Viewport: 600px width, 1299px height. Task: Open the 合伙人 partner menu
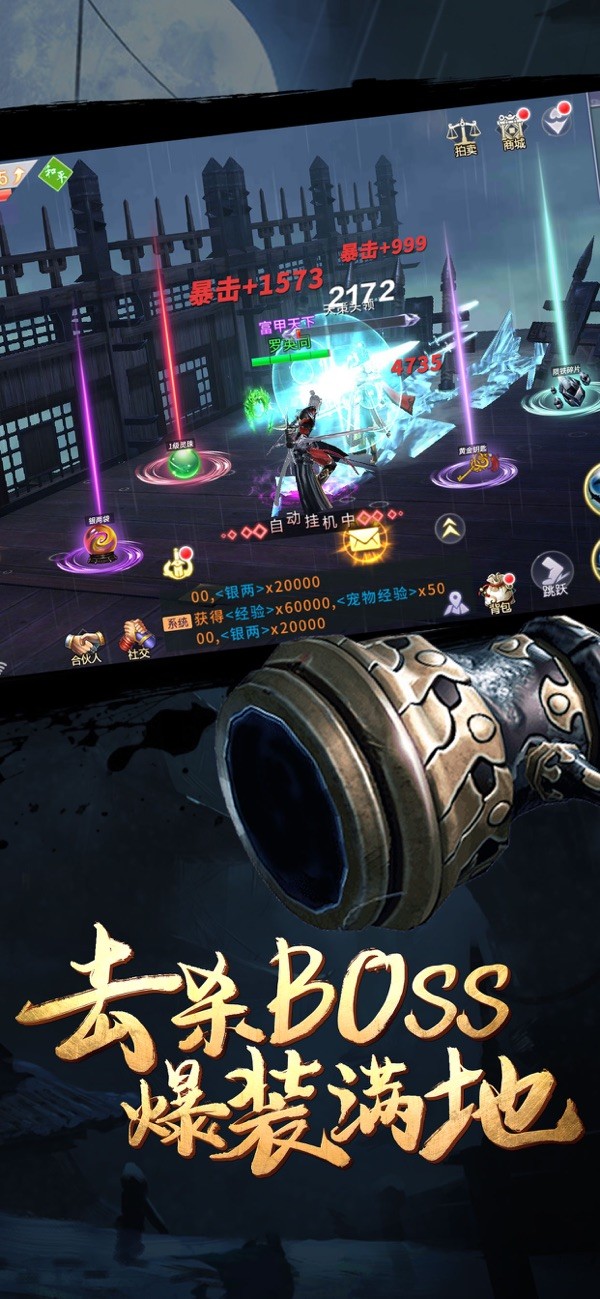85,647
